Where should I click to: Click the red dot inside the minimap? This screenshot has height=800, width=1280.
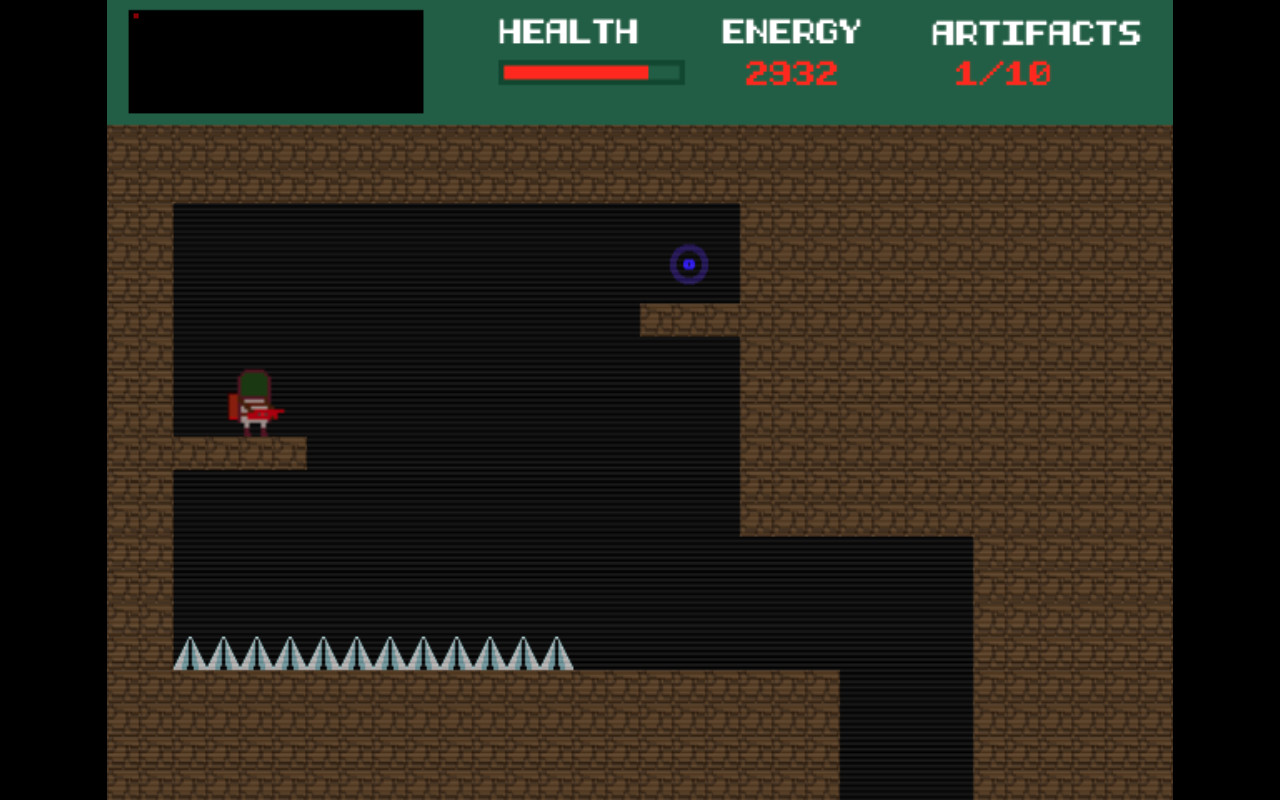tap(135, 15)
